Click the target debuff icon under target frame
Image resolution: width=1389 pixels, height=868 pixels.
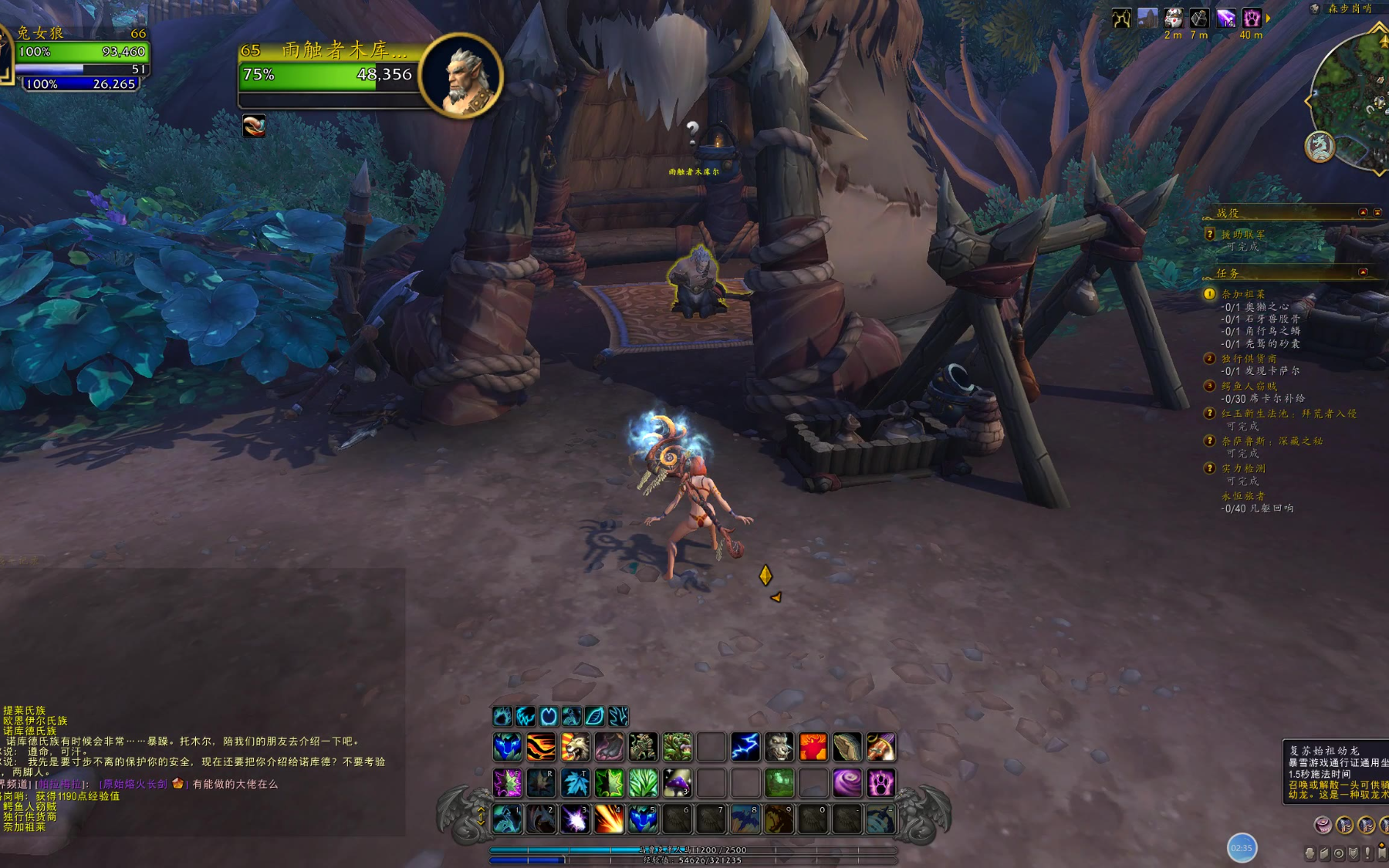[x=254, y=126]
